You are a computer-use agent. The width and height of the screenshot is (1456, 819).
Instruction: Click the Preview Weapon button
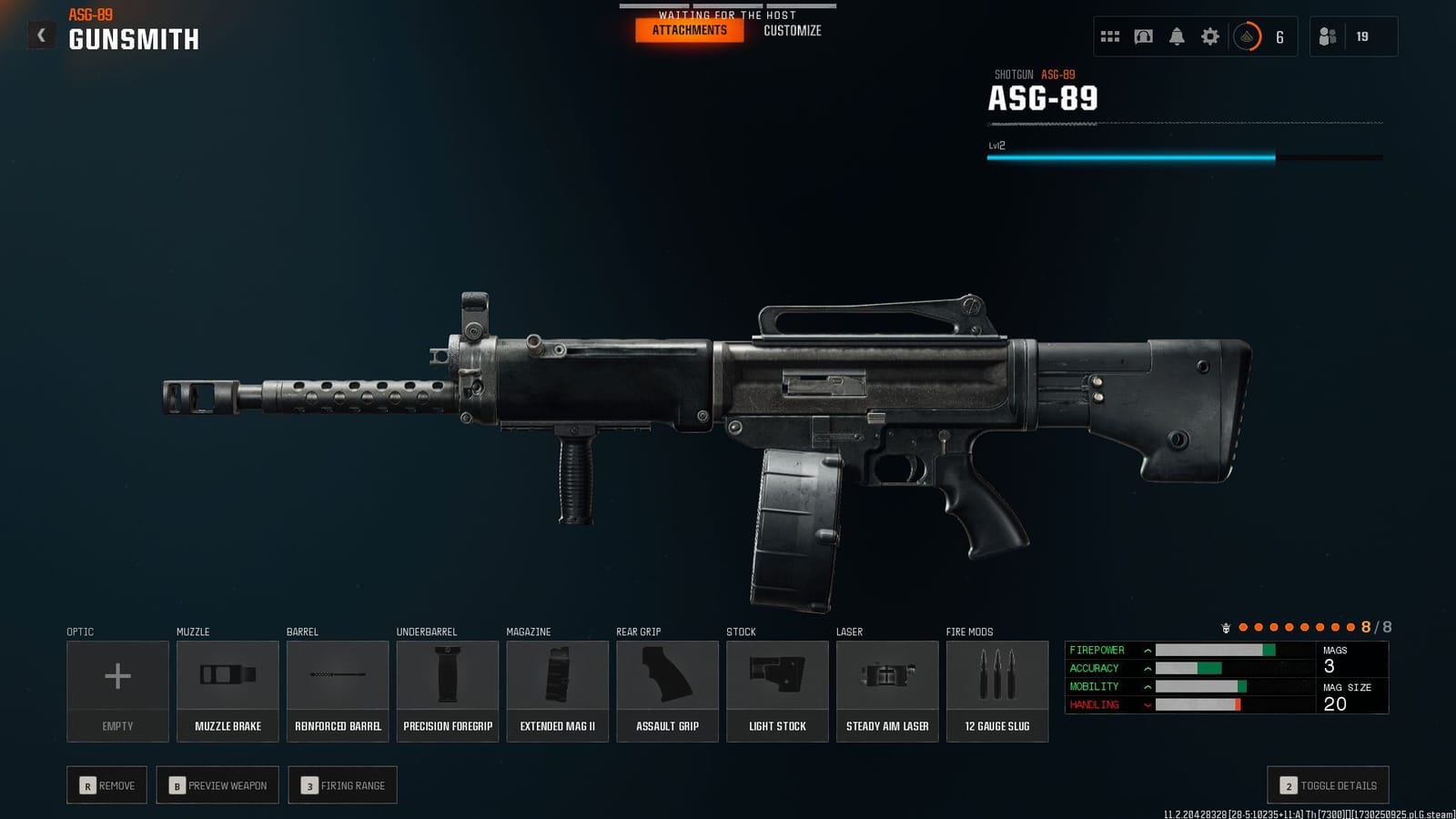[x=217, y=784]
